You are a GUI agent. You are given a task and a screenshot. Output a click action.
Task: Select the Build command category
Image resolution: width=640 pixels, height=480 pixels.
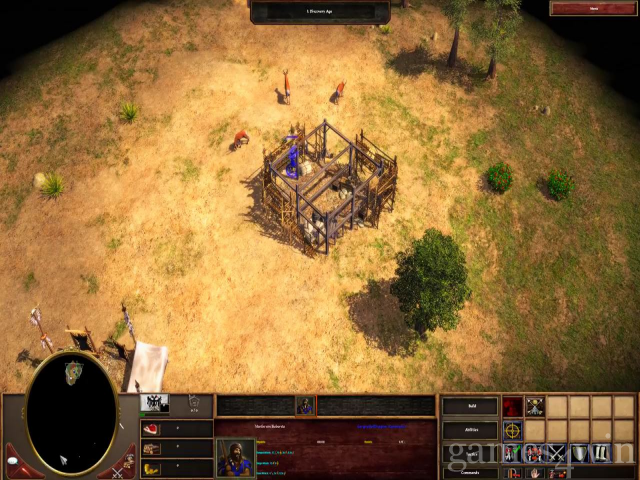click(470, 407)
